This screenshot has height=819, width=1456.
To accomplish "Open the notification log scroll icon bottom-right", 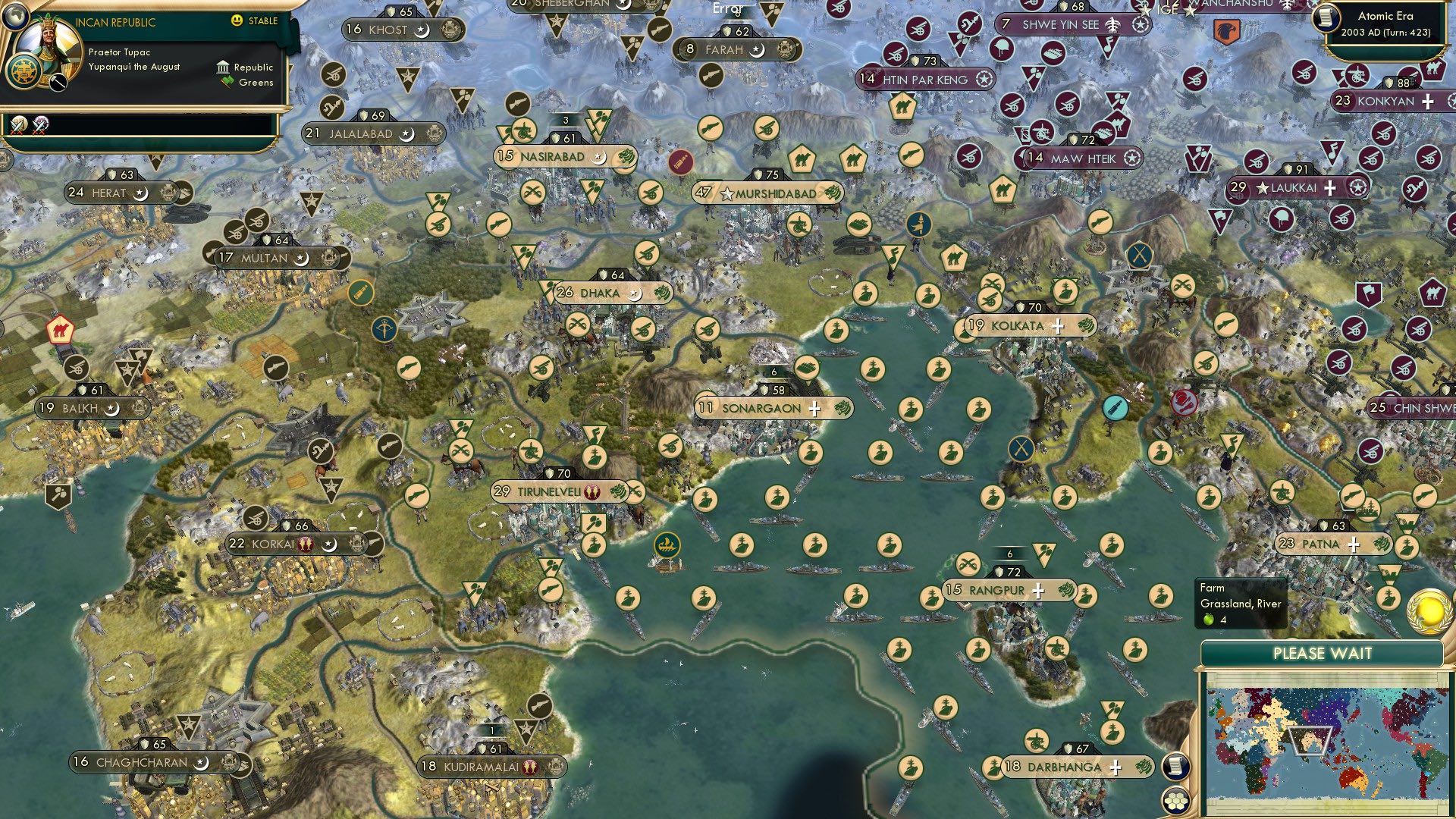I will [x=1176, y=767].
